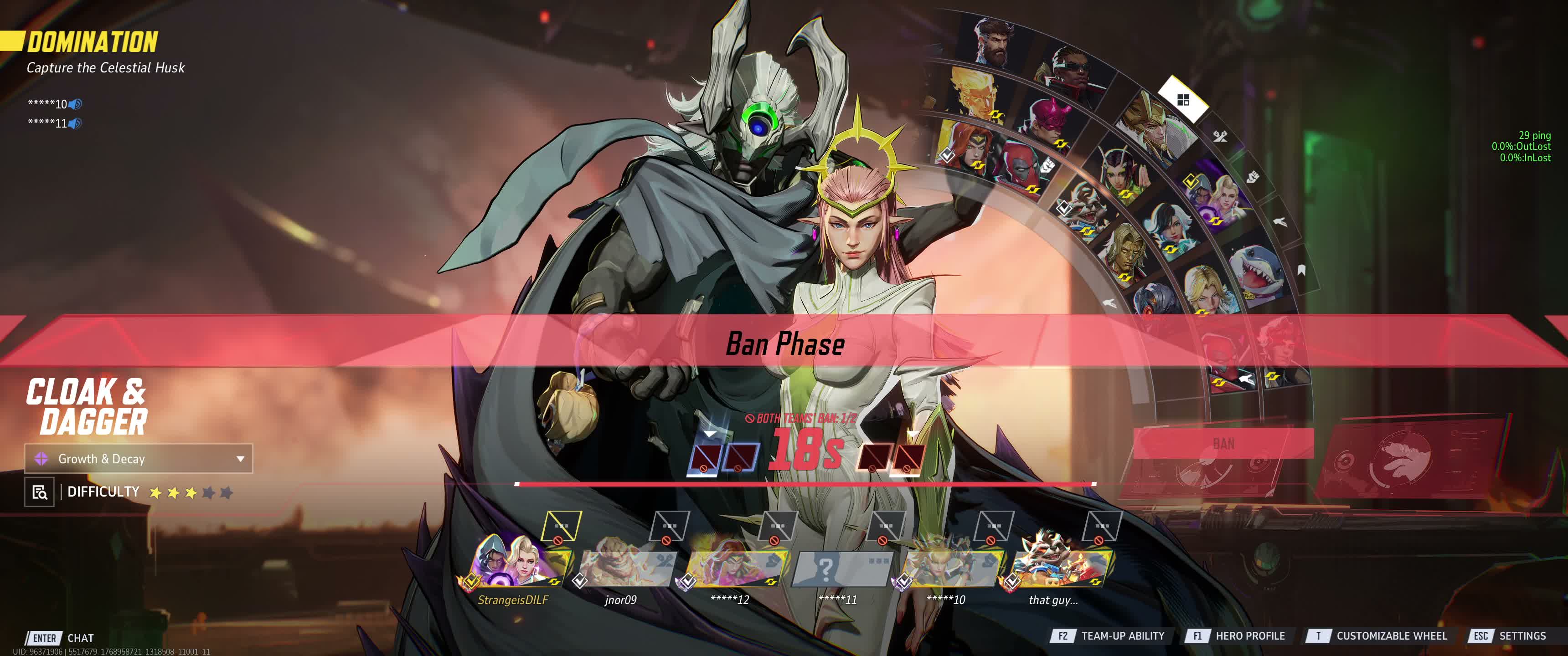Open the chat input box
This screenshot has height=656, width=1568.
80,638
